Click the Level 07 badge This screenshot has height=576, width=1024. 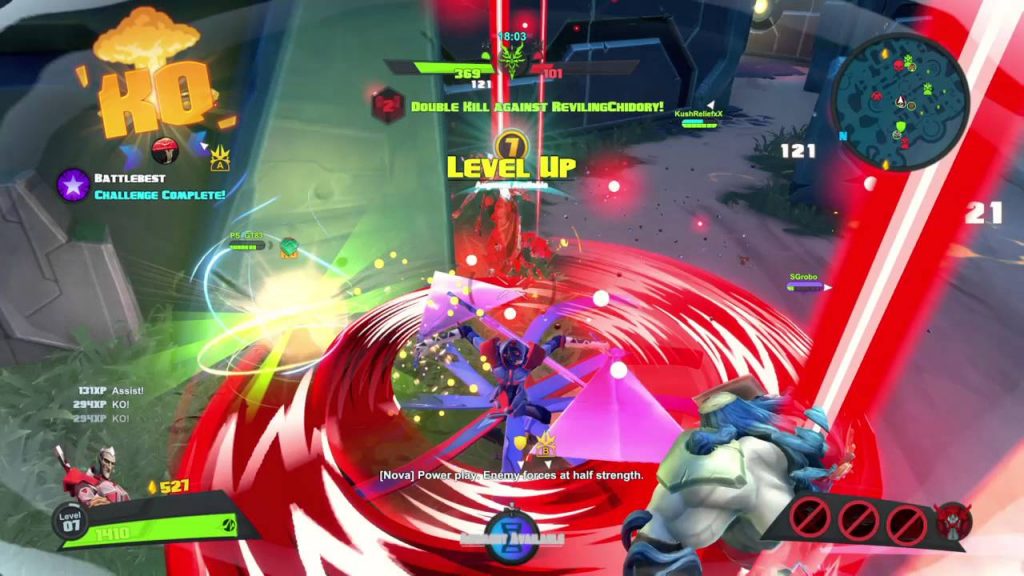click(x=69, y=521)
